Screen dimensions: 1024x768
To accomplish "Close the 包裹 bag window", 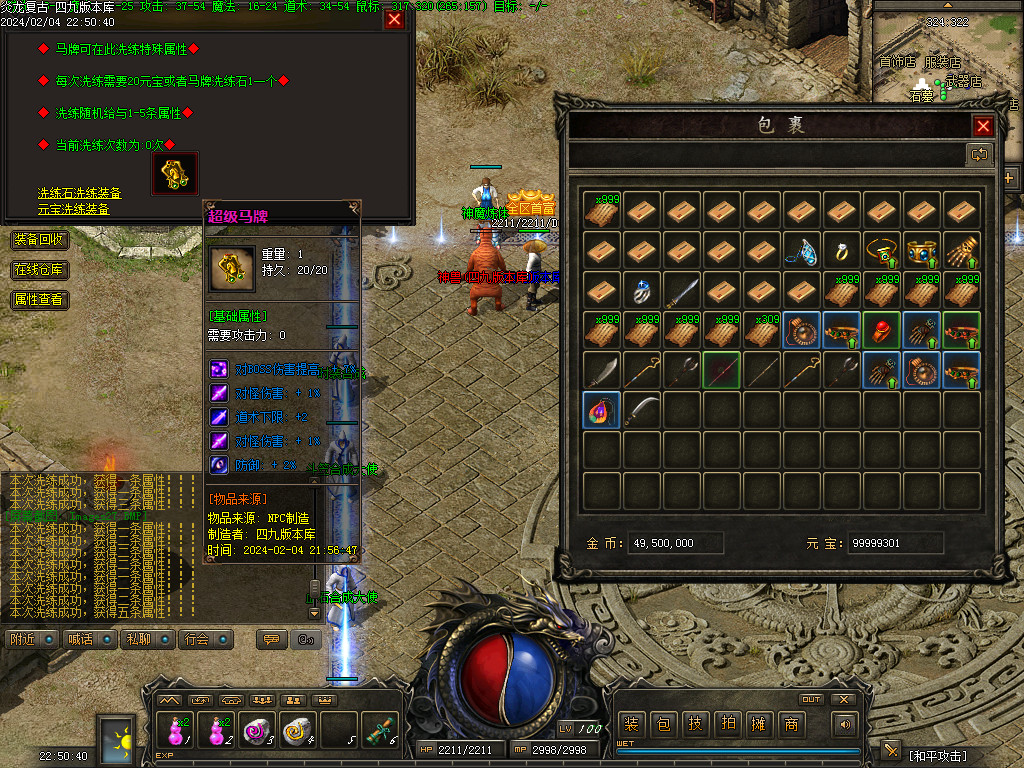I will click(x=983, y=126).
